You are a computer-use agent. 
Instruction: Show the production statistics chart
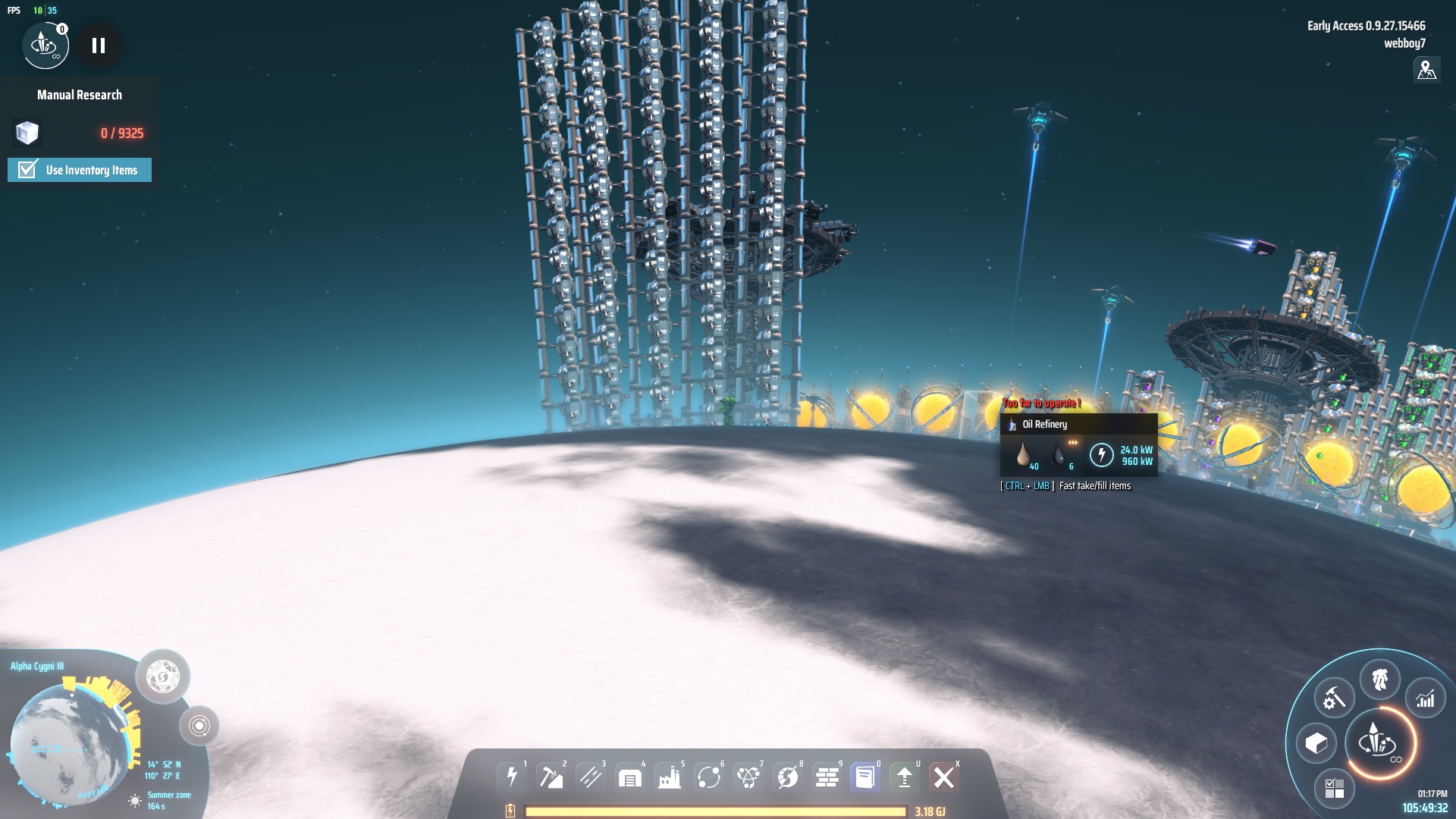pos(1425,698)
